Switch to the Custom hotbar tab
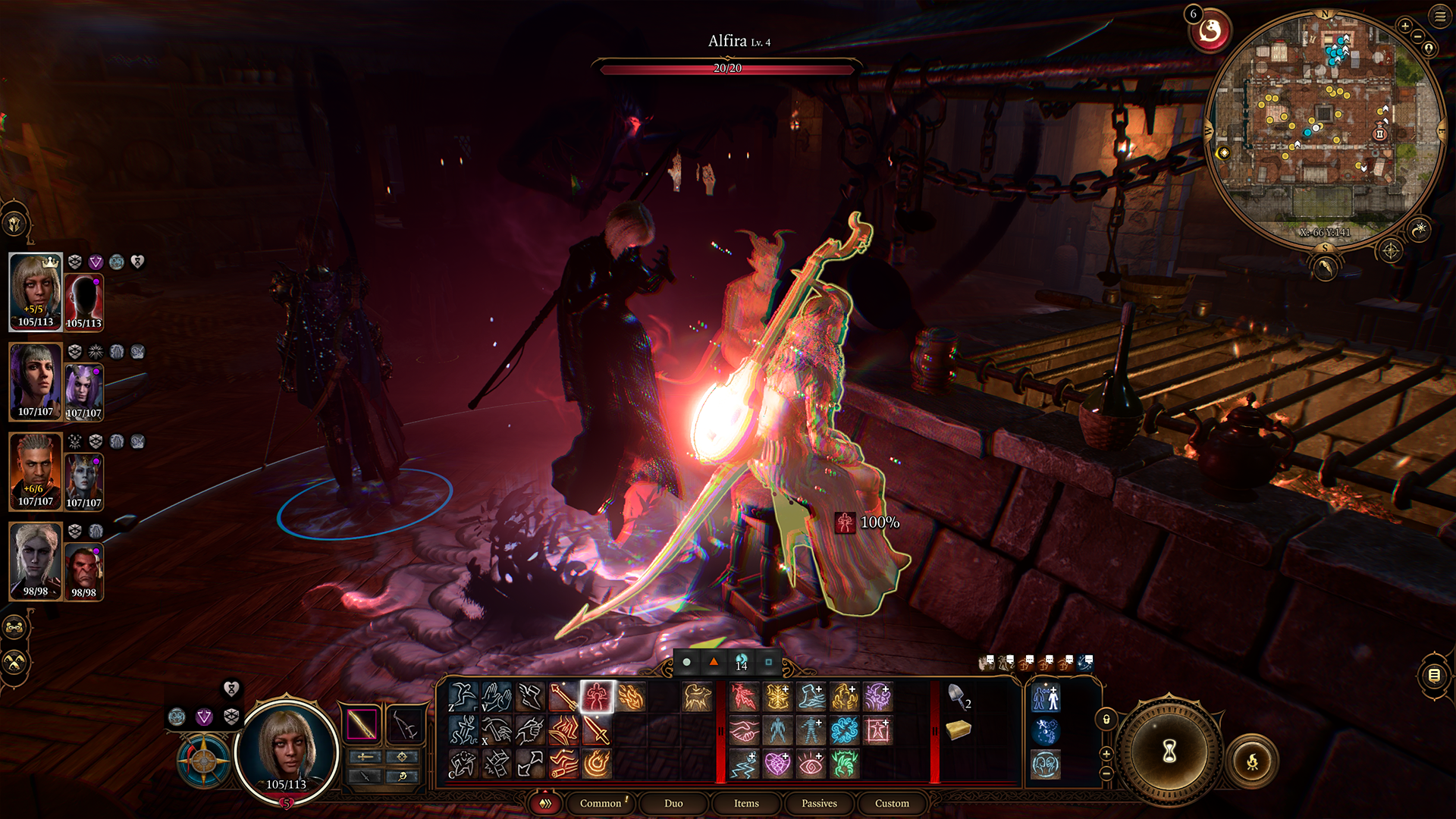The image size is (1456, 819). (x=892, y=803)
